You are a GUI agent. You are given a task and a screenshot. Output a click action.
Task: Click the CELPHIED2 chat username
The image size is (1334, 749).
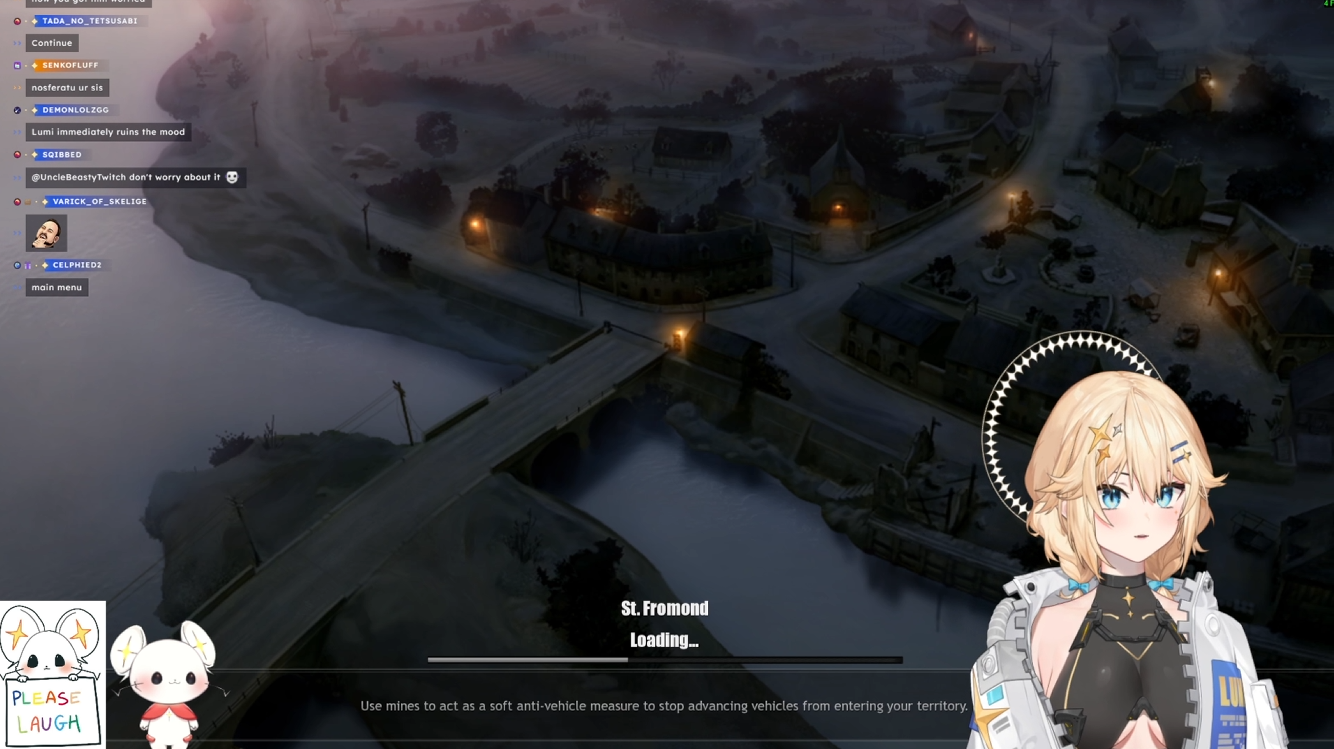coord(77,265)
